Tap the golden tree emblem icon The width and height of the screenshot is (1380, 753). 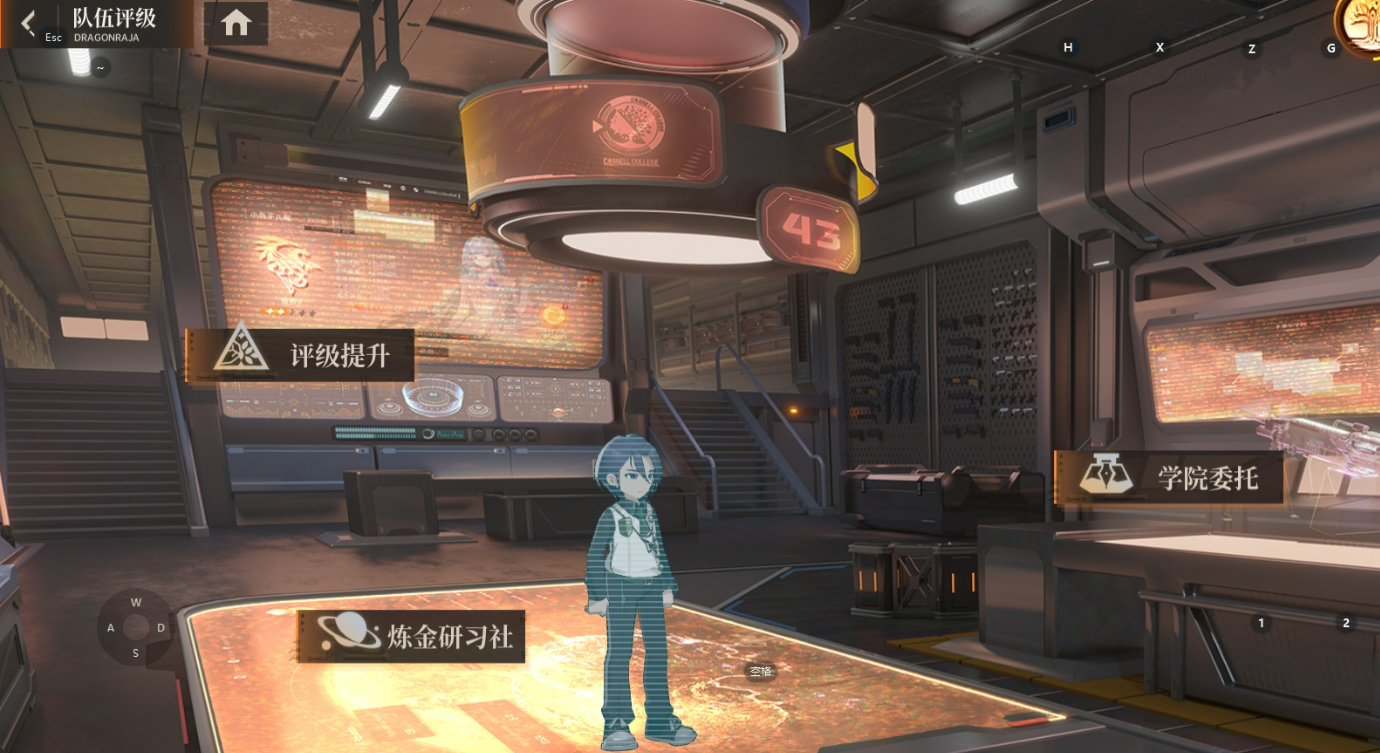[x=1361, y=22]
